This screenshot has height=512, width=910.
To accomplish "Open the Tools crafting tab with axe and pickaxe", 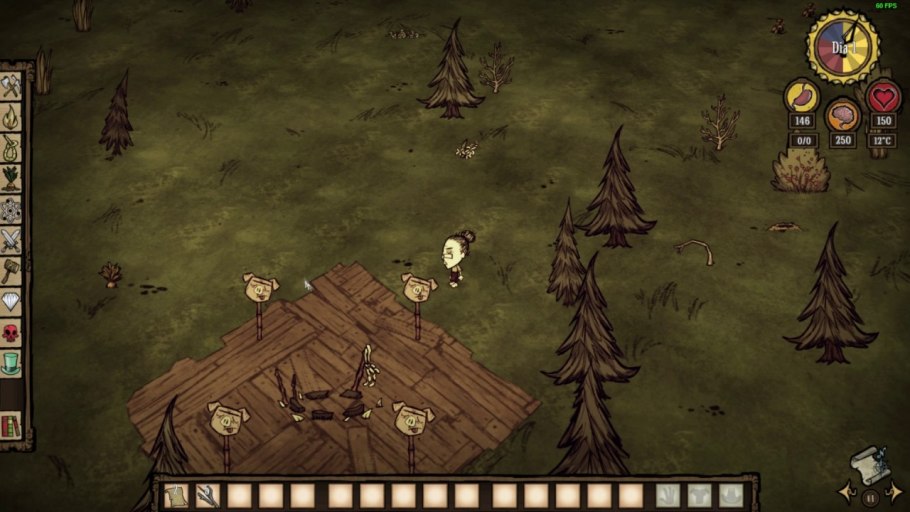I will 11,88.
